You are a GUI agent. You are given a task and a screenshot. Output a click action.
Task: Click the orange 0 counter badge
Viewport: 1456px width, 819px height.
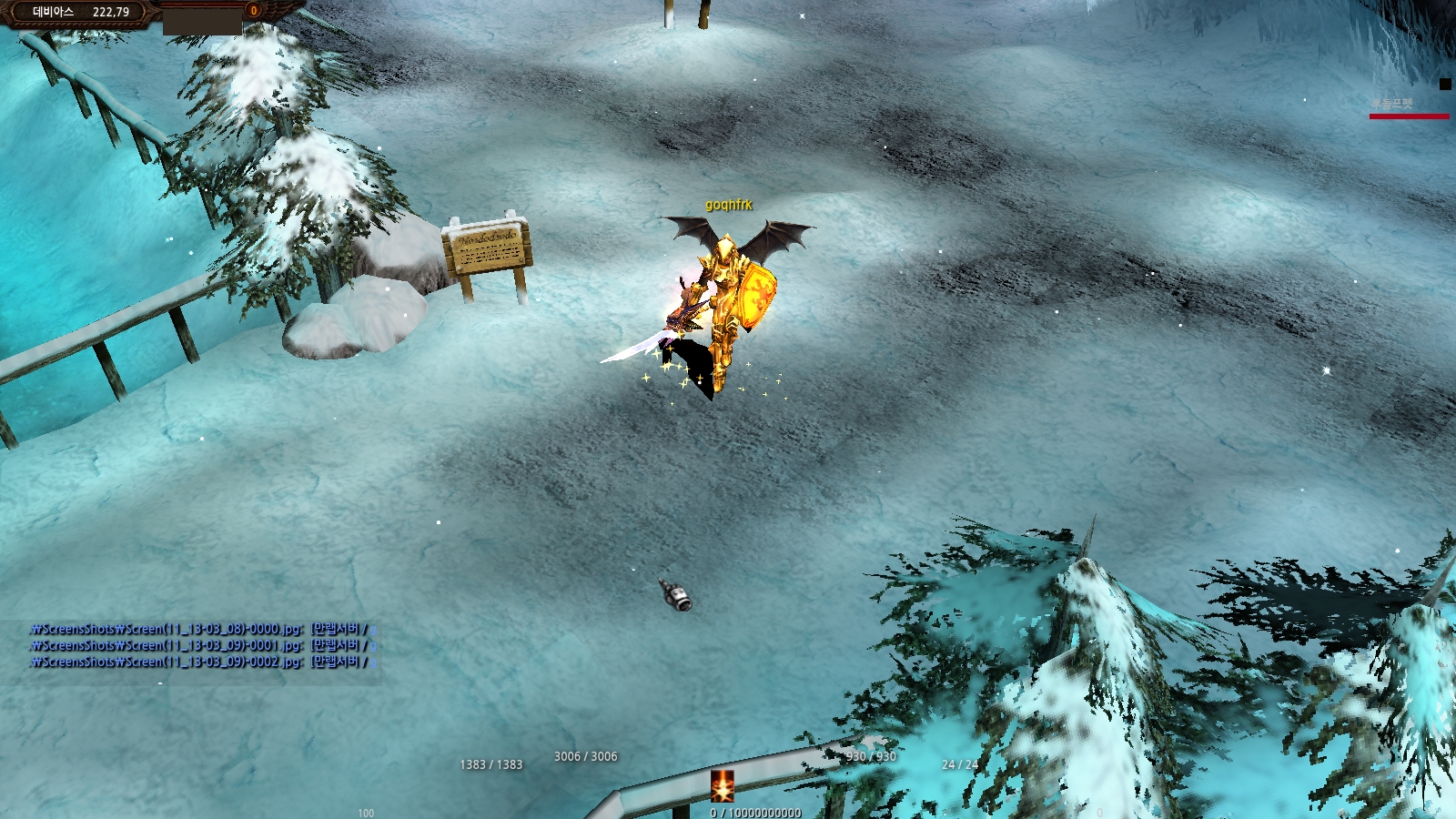click(254, 10)
